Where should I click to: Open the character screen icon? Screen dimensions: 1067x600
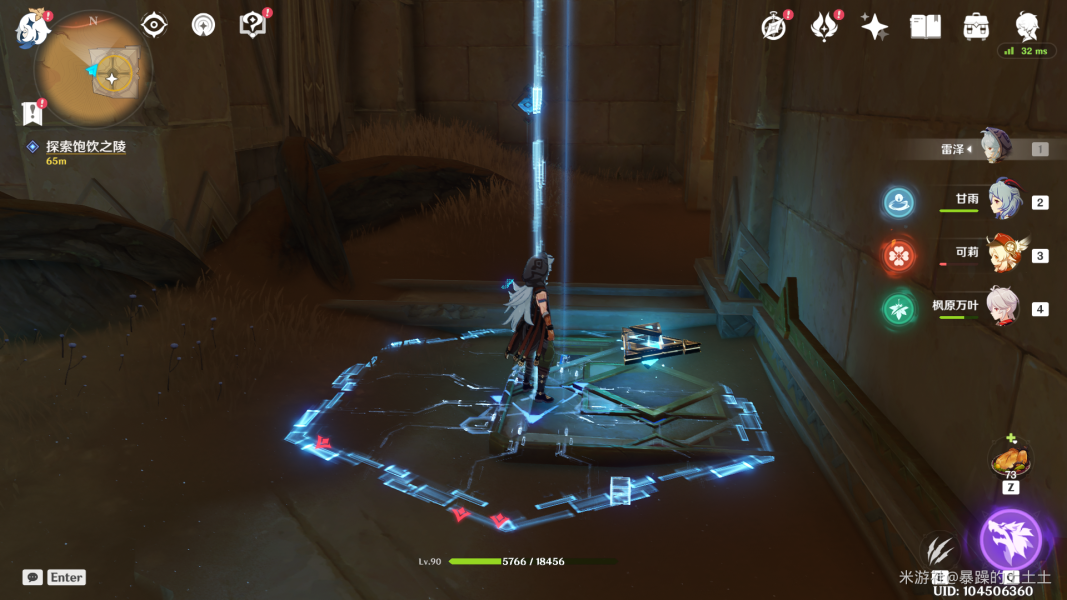(1026, 27)
